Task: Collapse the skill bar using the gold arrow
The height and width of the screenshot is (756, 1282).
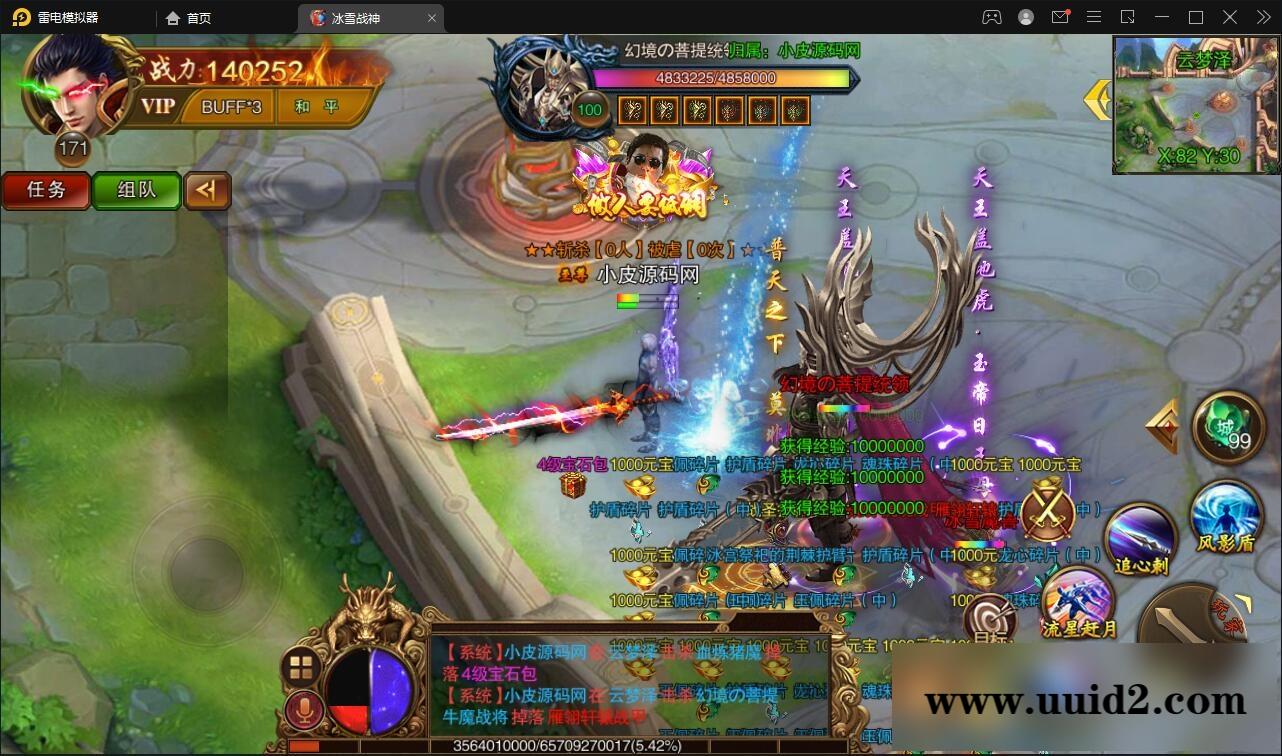Action: point(1160,425)
